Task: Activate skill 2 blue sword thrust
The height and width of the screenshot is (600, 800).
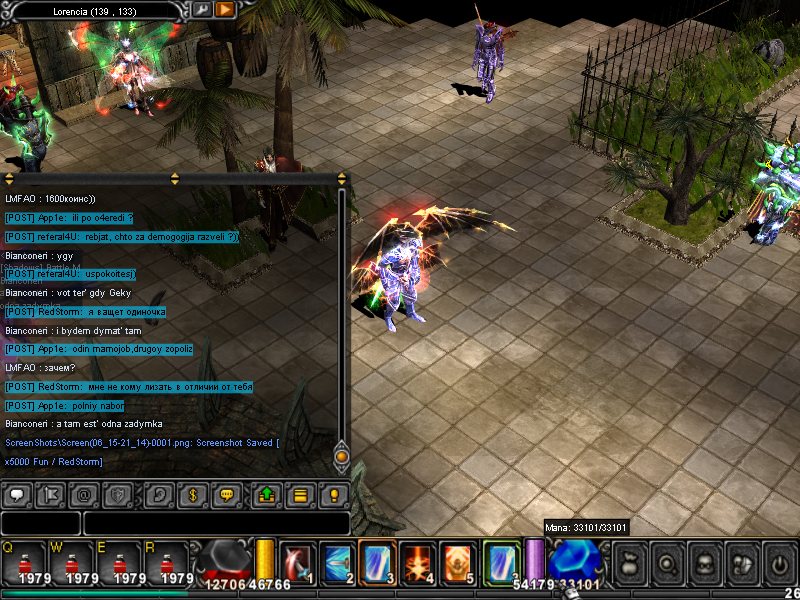Action: [337, 562]
